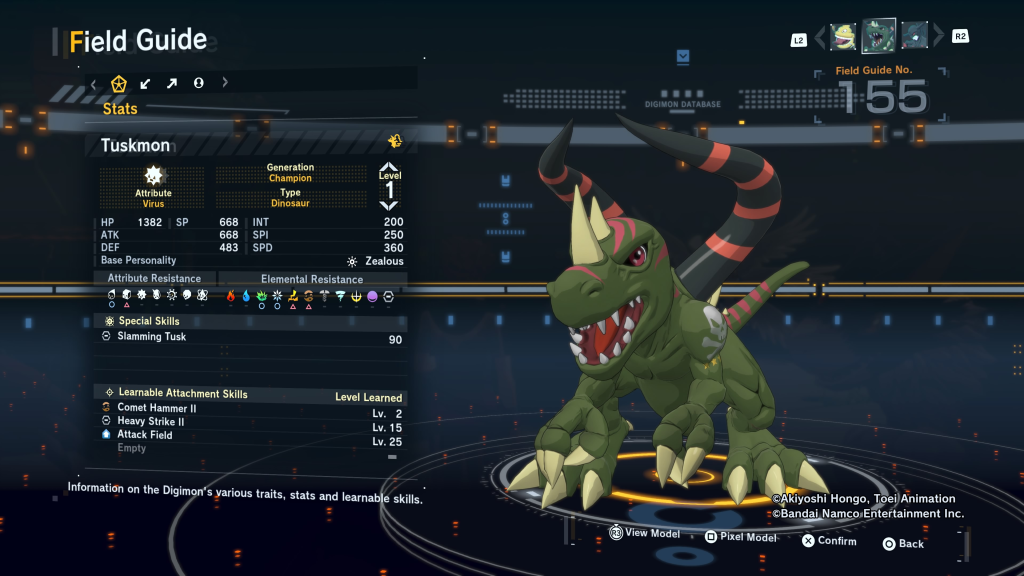The image size is (1024, 576).
Task: Select the dark blue Digimon thumbnail
Action: 914,37
